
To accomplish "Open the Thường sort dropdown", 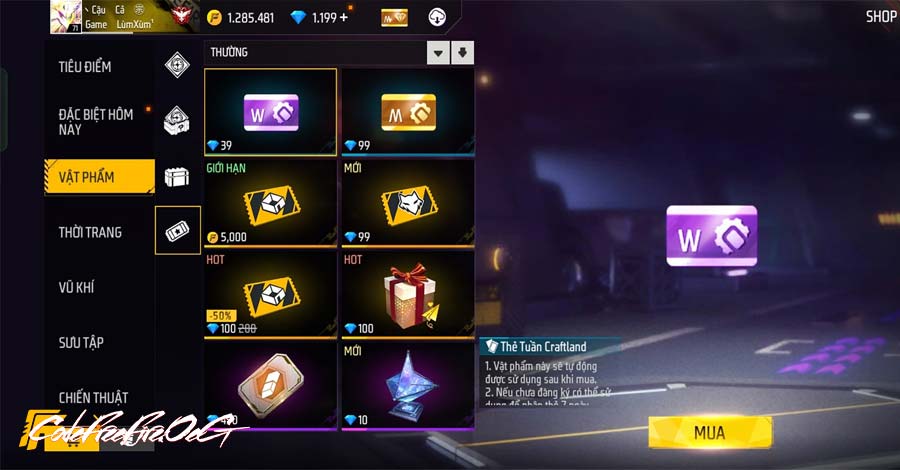I will coord(438,52).
